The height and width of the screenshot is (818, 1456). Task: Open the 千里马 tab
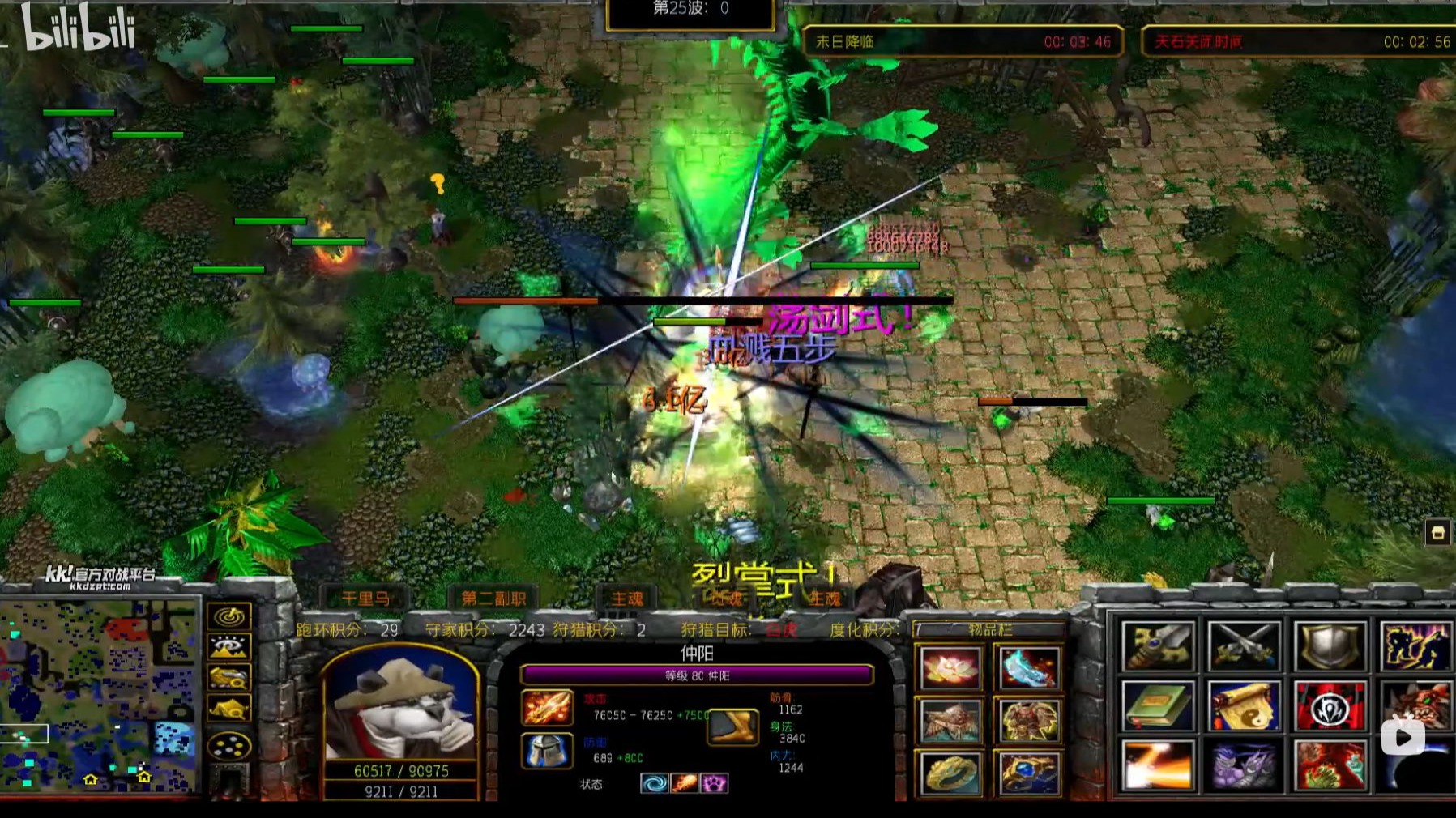365,599
